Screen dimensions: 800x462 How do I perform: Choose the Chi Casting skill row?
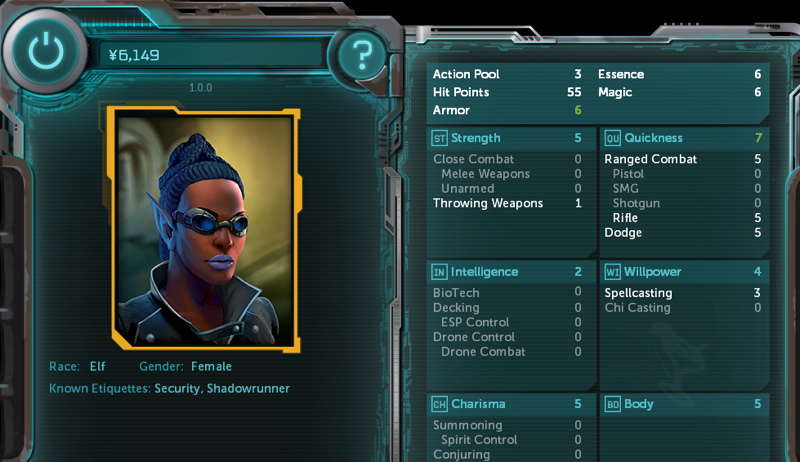click(x=682, y=308)
